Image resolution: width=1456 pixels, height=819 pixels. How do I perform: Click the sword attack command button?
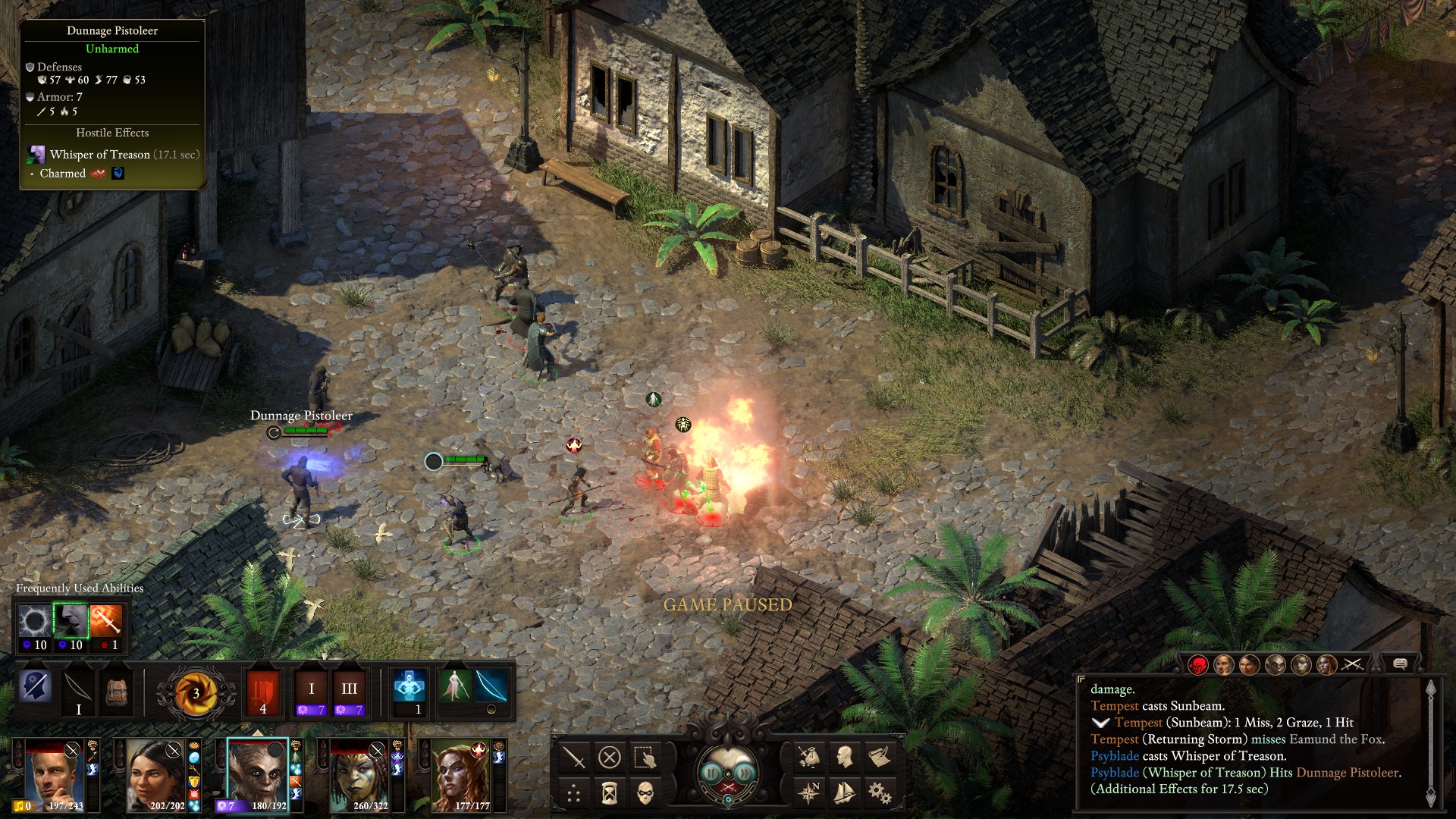(x=574, y=757)
